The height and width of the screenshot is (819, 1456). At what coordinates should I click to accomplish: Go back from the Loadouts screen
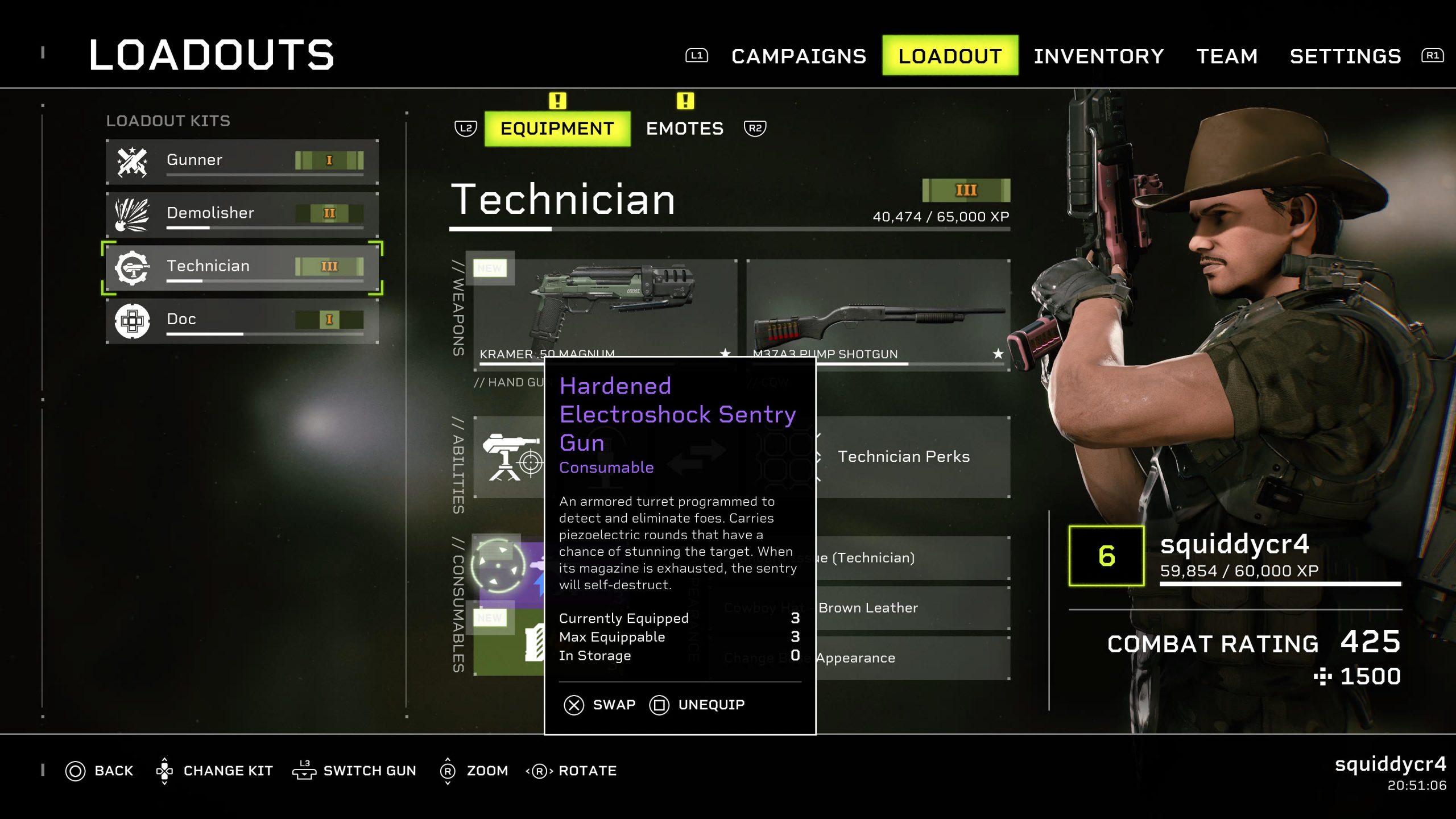click(x=100, y=771)
